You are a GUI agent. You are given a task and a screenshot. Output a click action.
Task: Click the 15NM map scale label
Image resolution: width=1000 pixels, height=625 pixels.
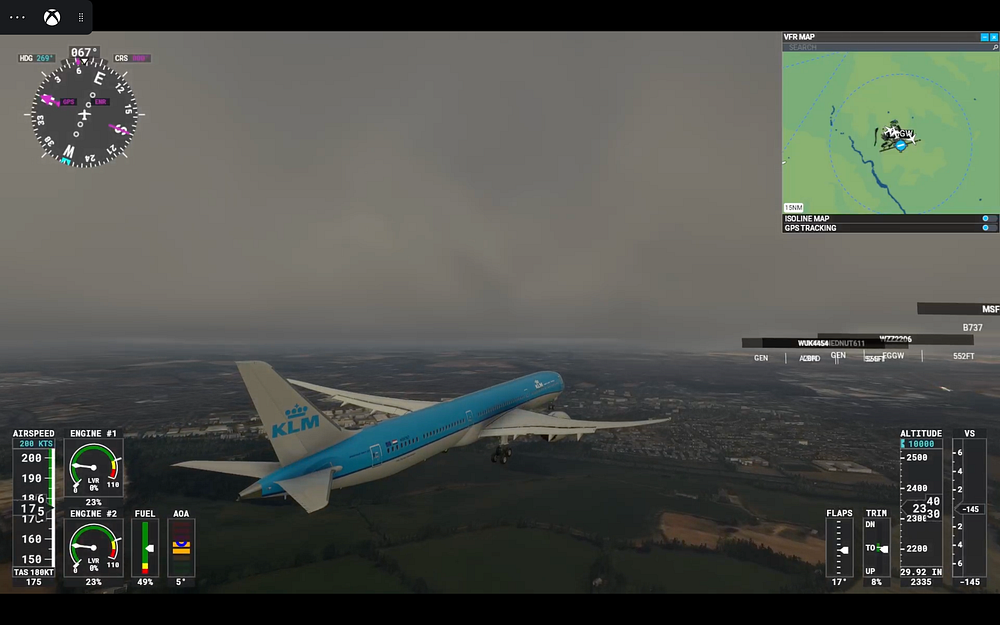[793, 207]
